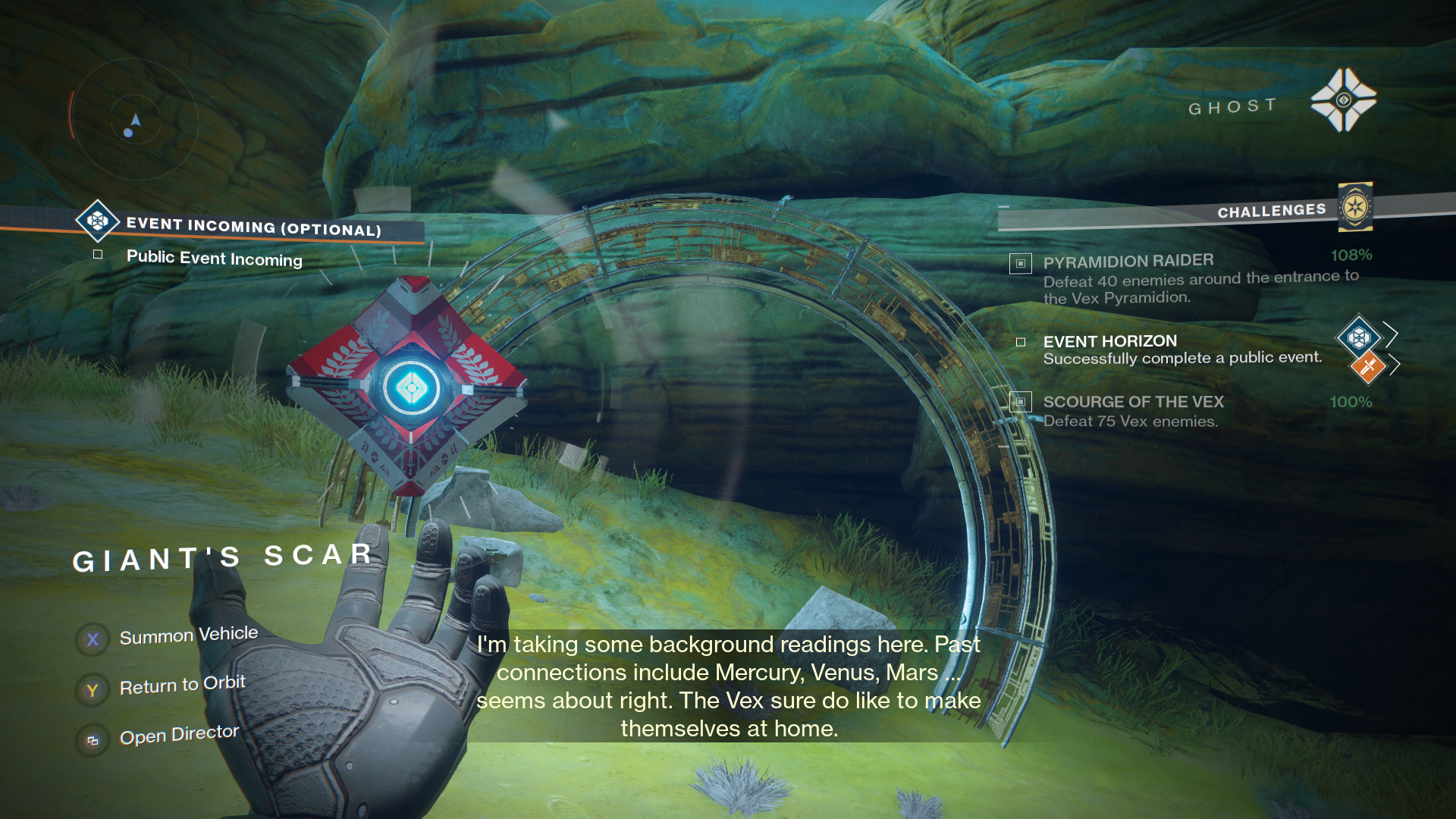Click the gold Challenges emblem icon
The height and width of the screenshot is (819, 1456).
click(x=1355, y=207)
